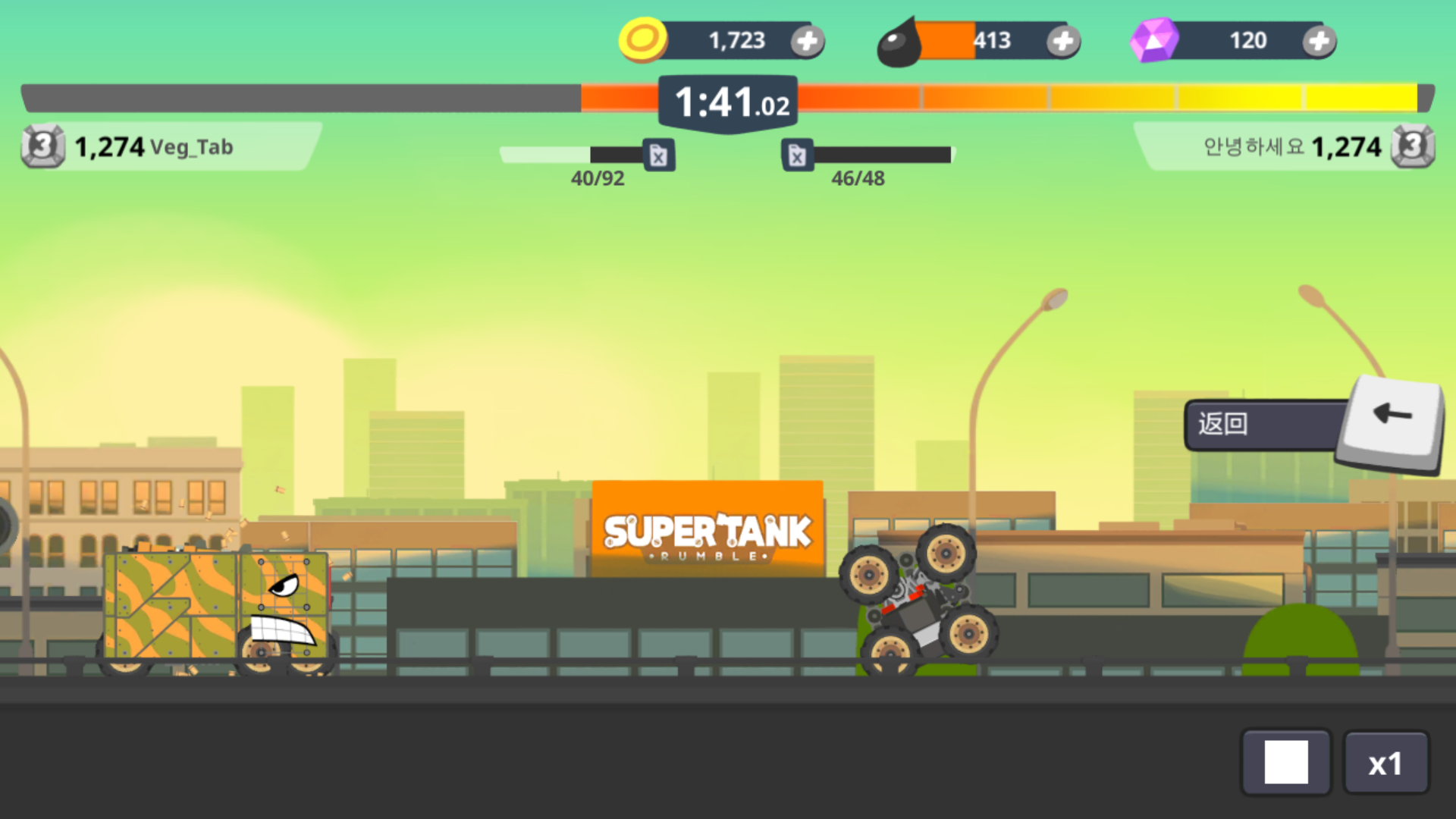Toggle the x1 game speed button

(1386, 762)
